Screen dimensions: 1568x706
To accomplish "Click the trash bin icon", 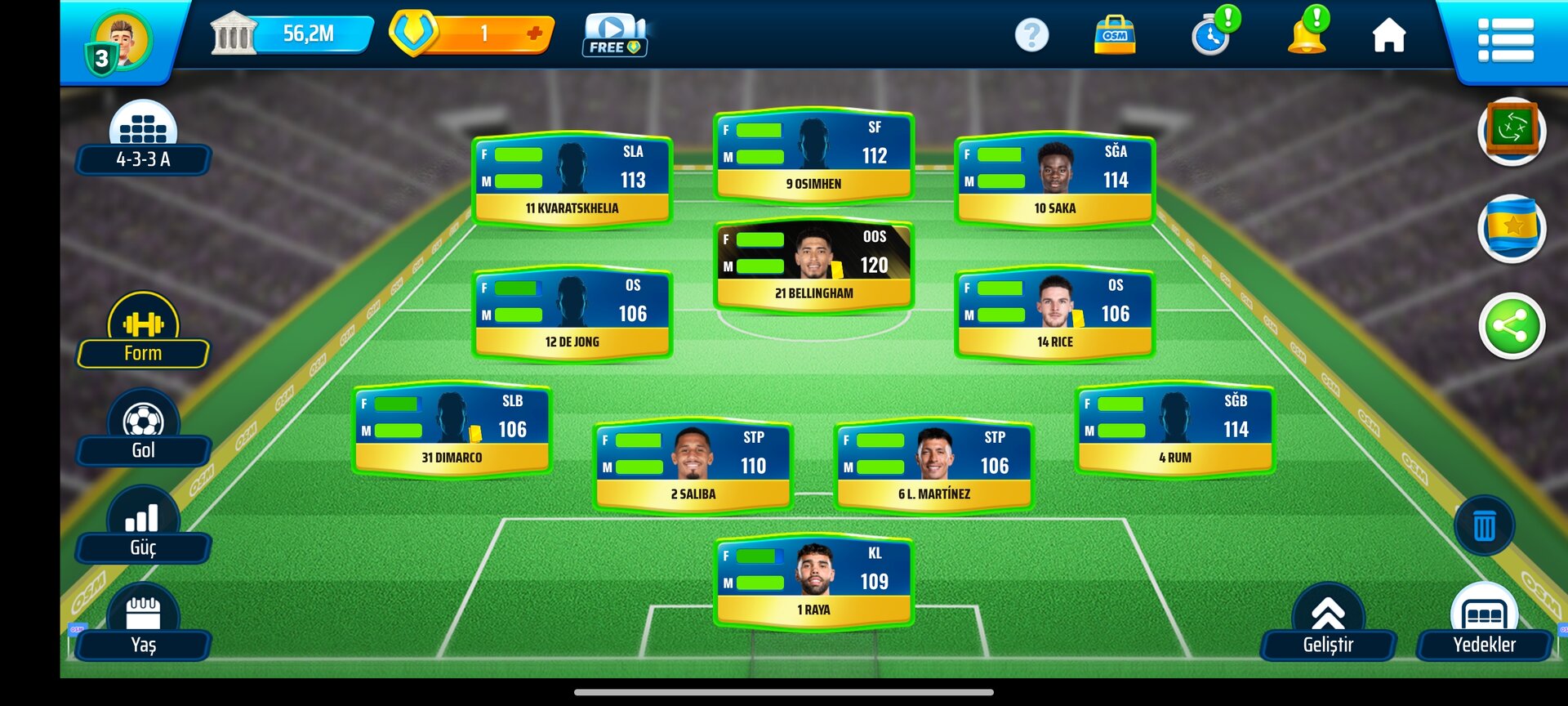I will 1484,526.
